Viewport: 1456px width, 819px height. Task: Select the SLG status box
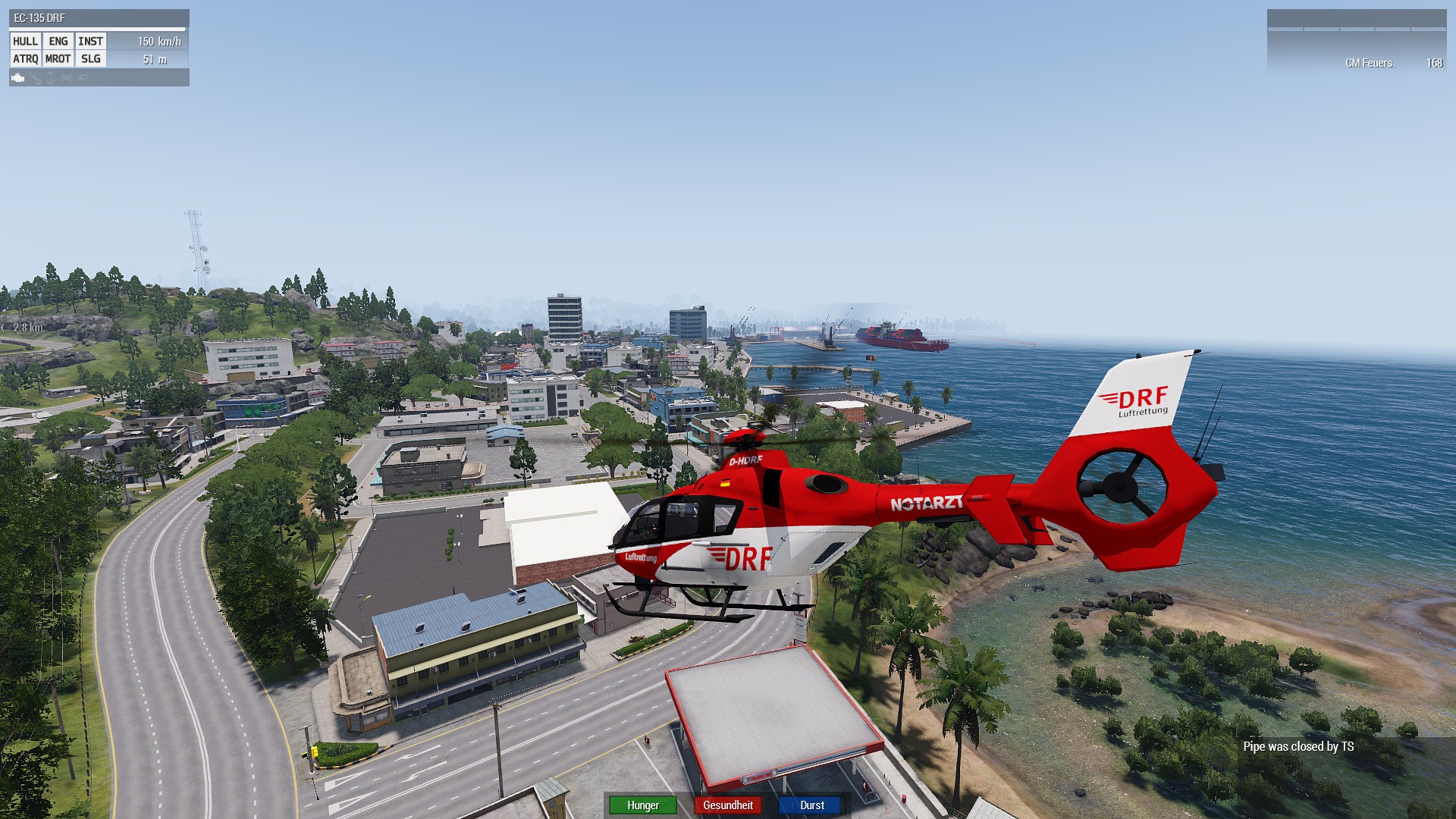(x=90, y=59)
